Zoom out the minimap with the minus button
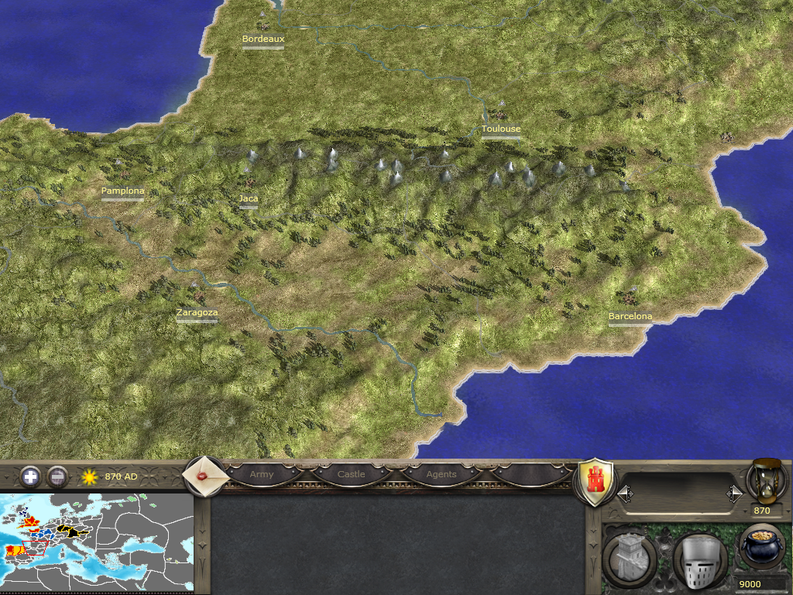This screenshot has height=595, width=793. pos(57,476)
